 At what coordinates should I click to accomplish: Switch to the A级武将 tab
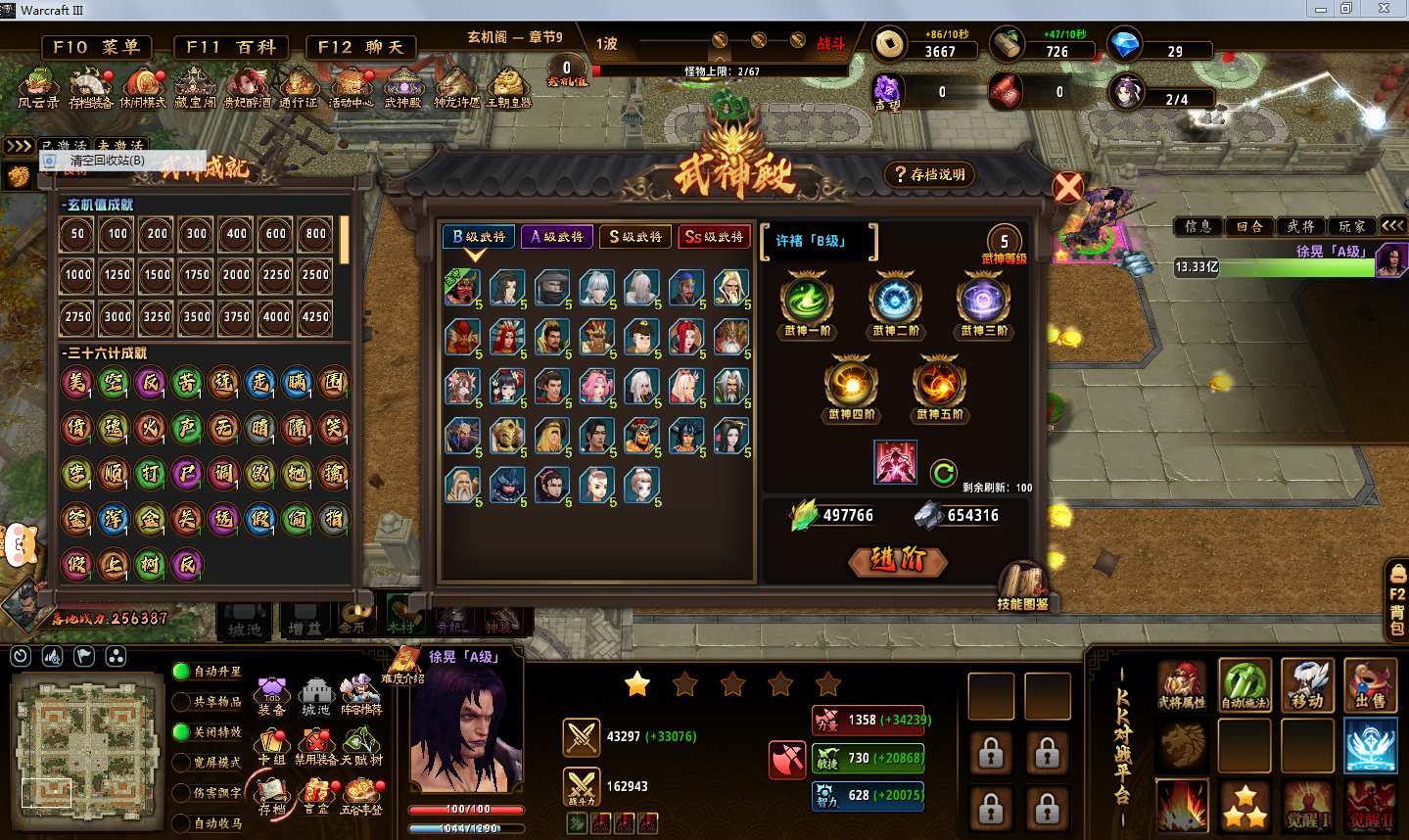tap(556, 236)
